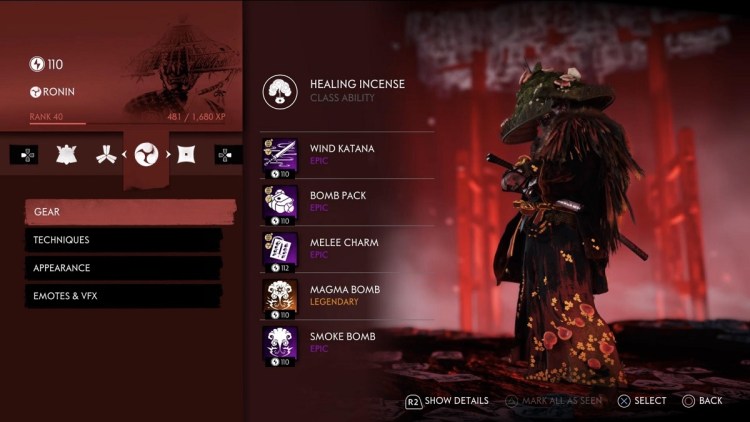The height and width of the screenshot is (422, 750).
Task: Select the Bomb Pack gear slot
Action: click(345, 201)
